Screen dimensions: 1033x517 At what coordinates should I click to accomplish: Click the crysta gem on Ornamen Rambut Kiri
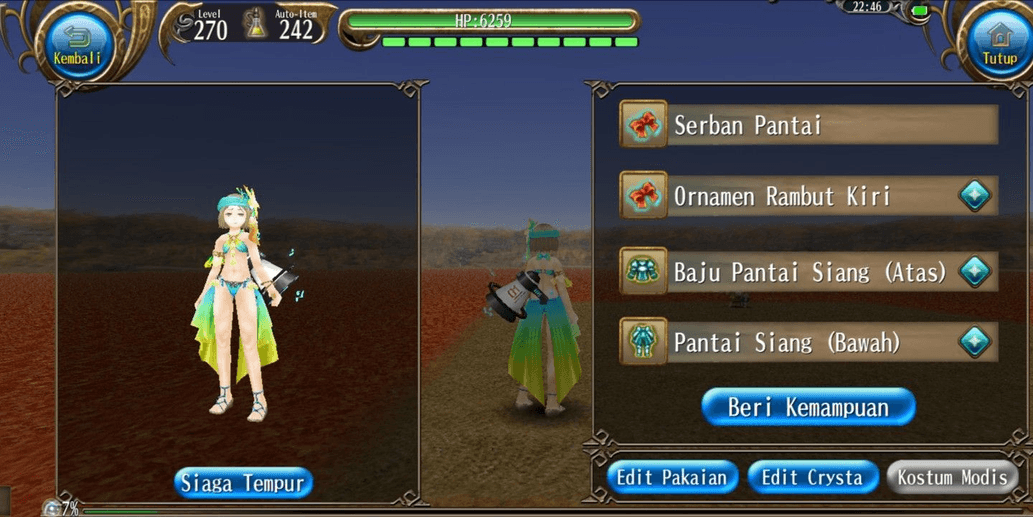[x=974, y=196]
